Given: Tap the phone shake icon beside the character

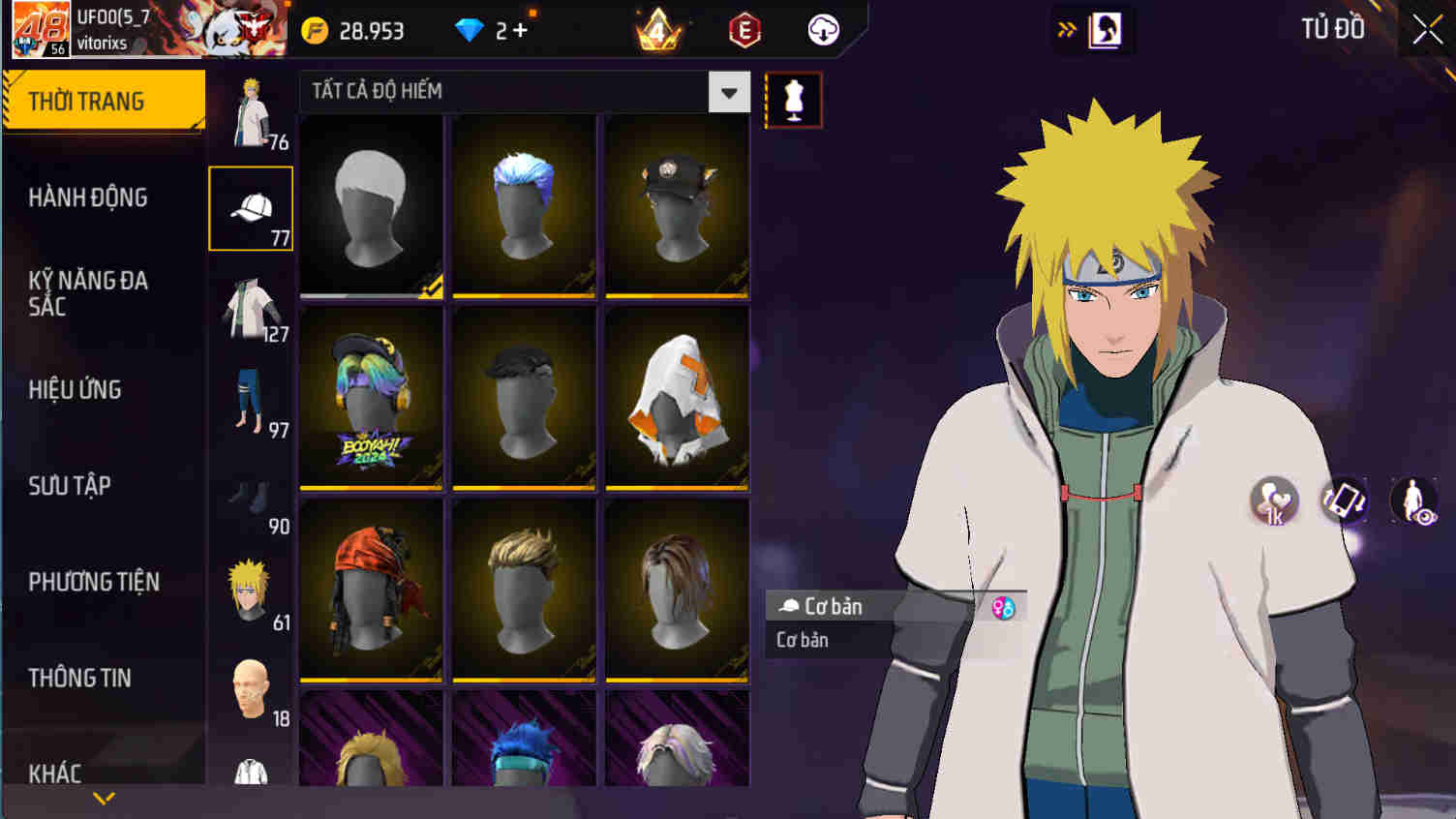Looking at the screenshot, I should pos(1346,501).
